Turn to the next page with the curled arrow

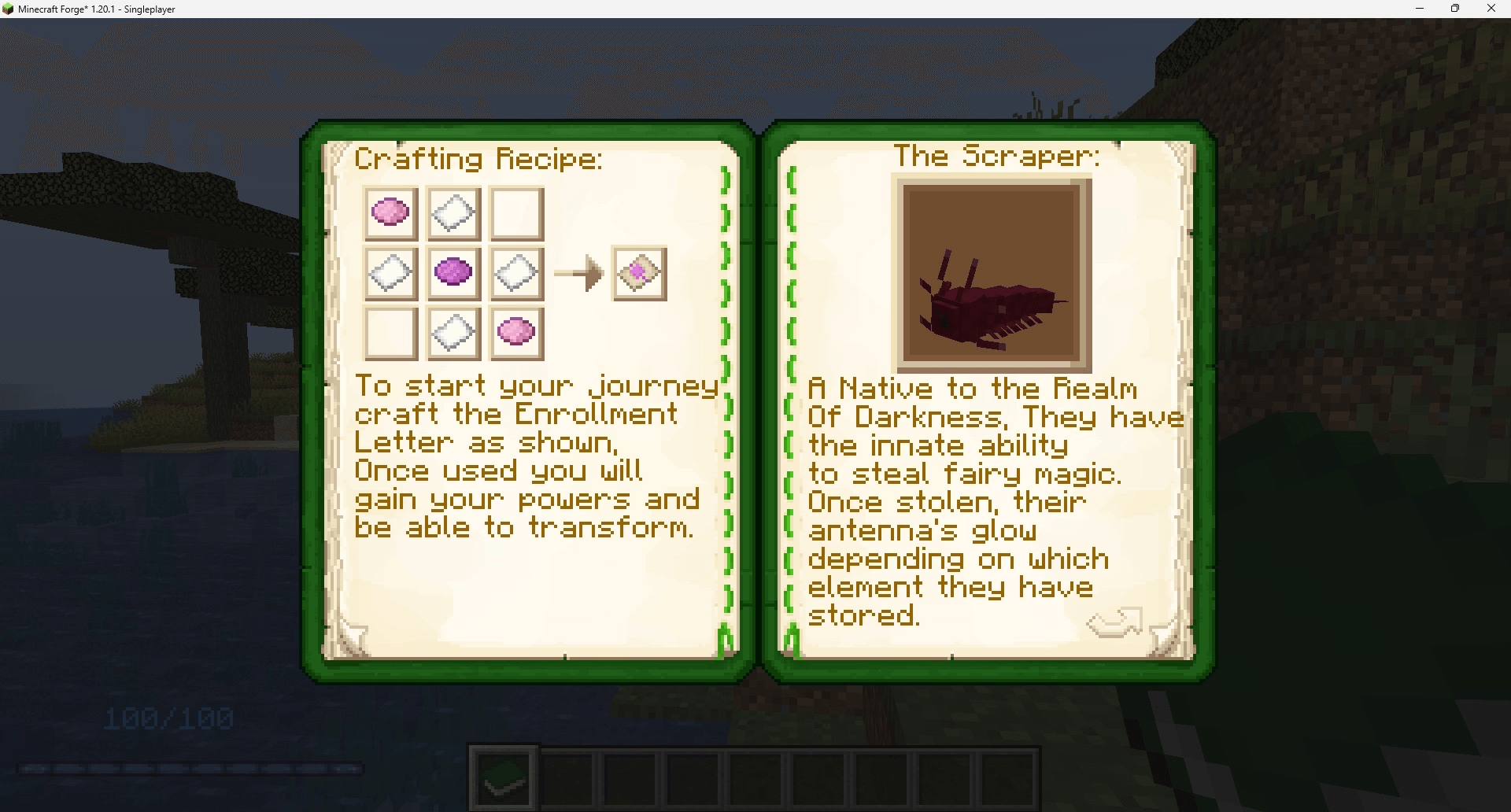1114,622
